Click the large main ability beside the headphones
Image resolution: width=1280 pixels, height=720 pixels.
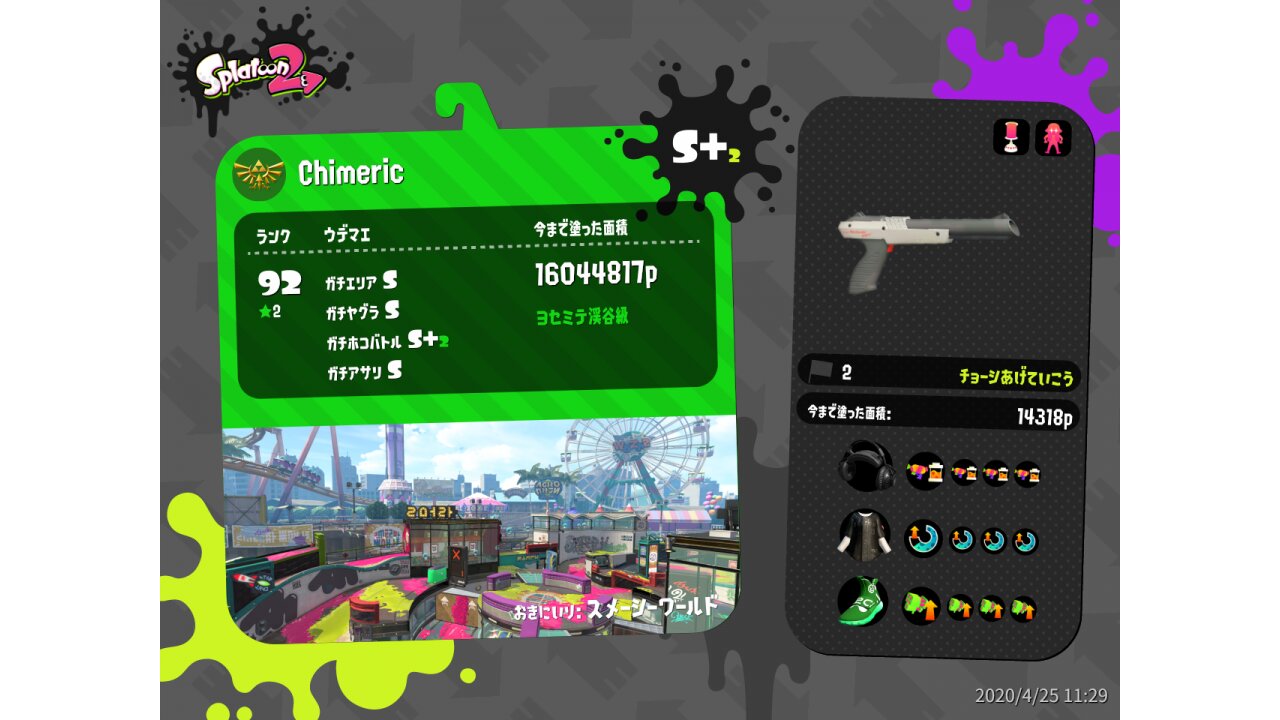coord(925,470)
